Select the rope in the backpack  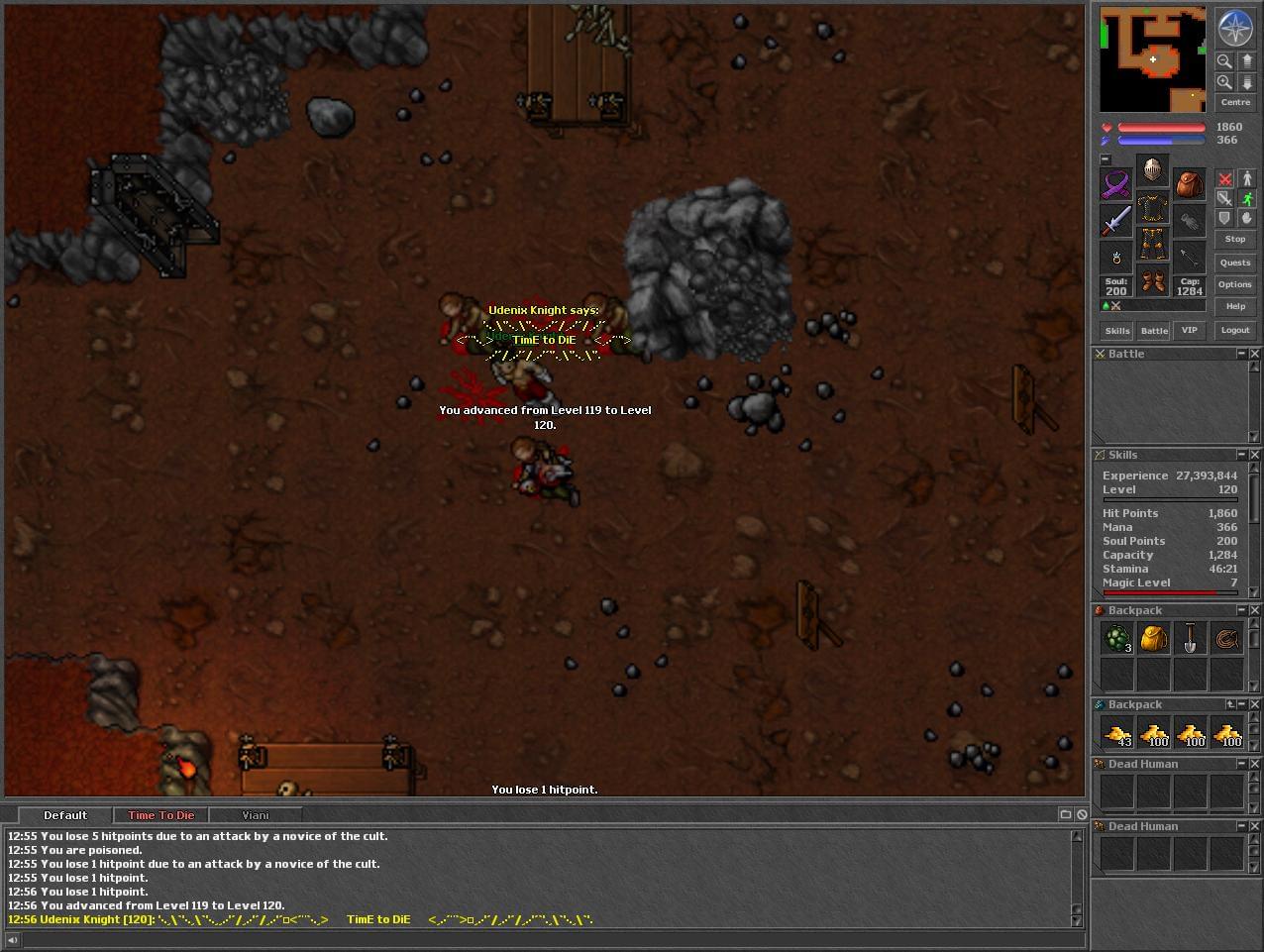click(x=1226, y=639)
